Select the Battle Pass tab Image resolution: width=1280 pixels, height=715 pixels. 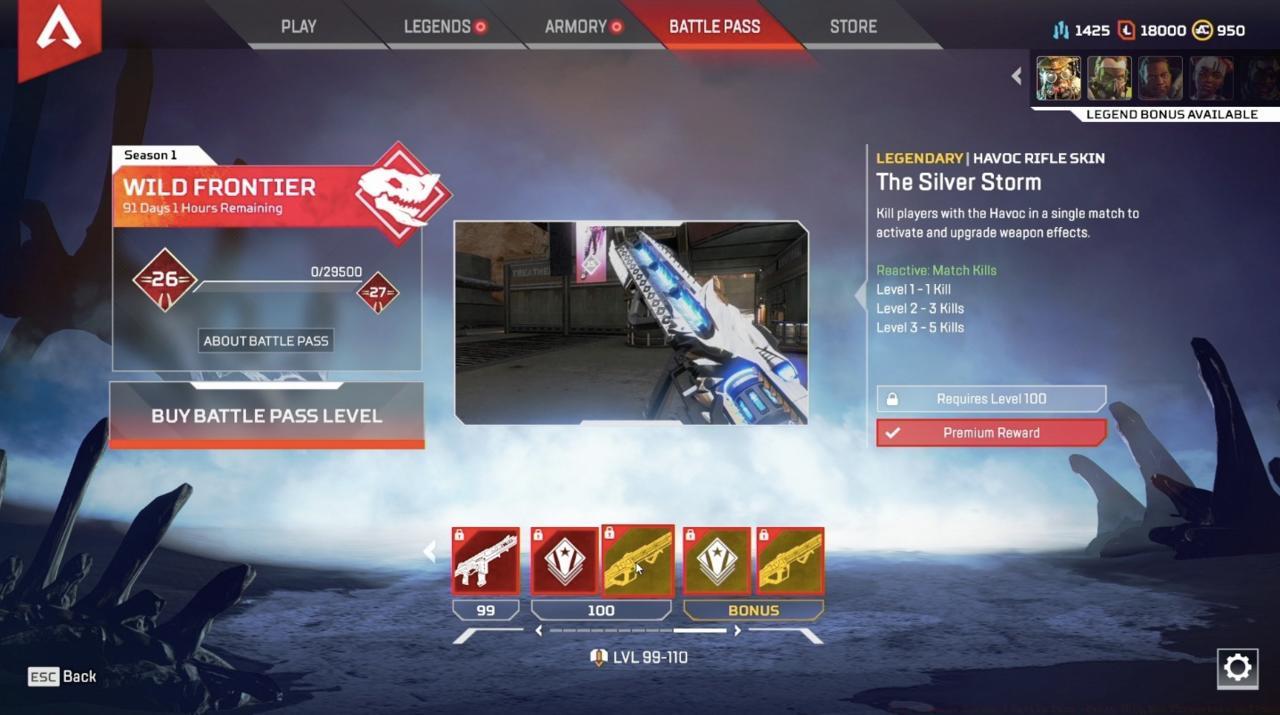click(x=714, y=27)
